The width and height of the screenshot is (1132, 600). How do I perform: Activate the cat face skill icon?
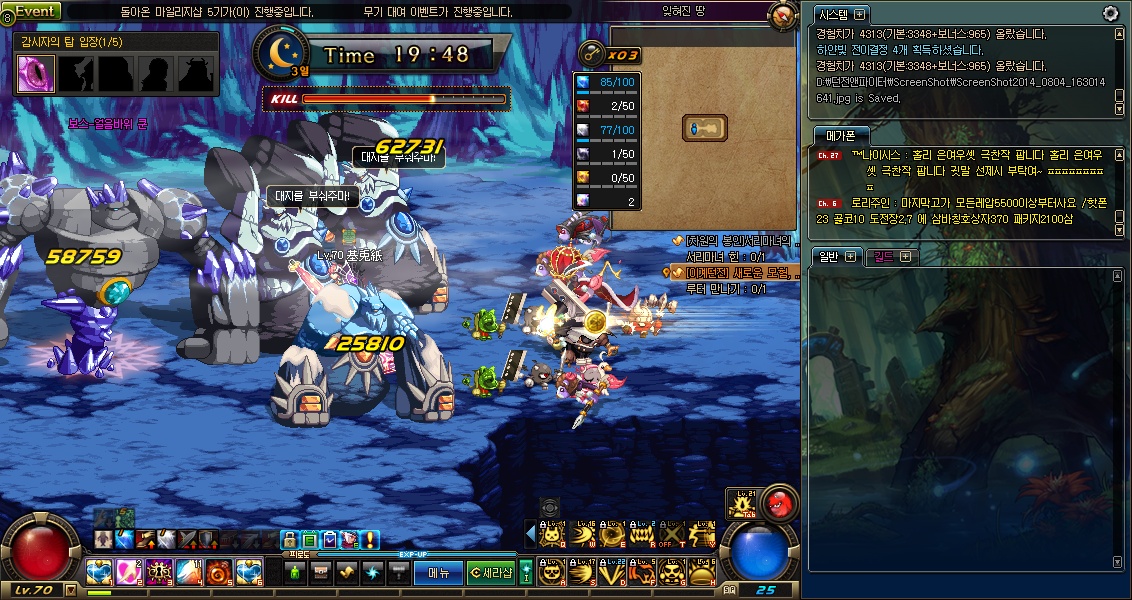pyautogui.click(x=552, y=536)
